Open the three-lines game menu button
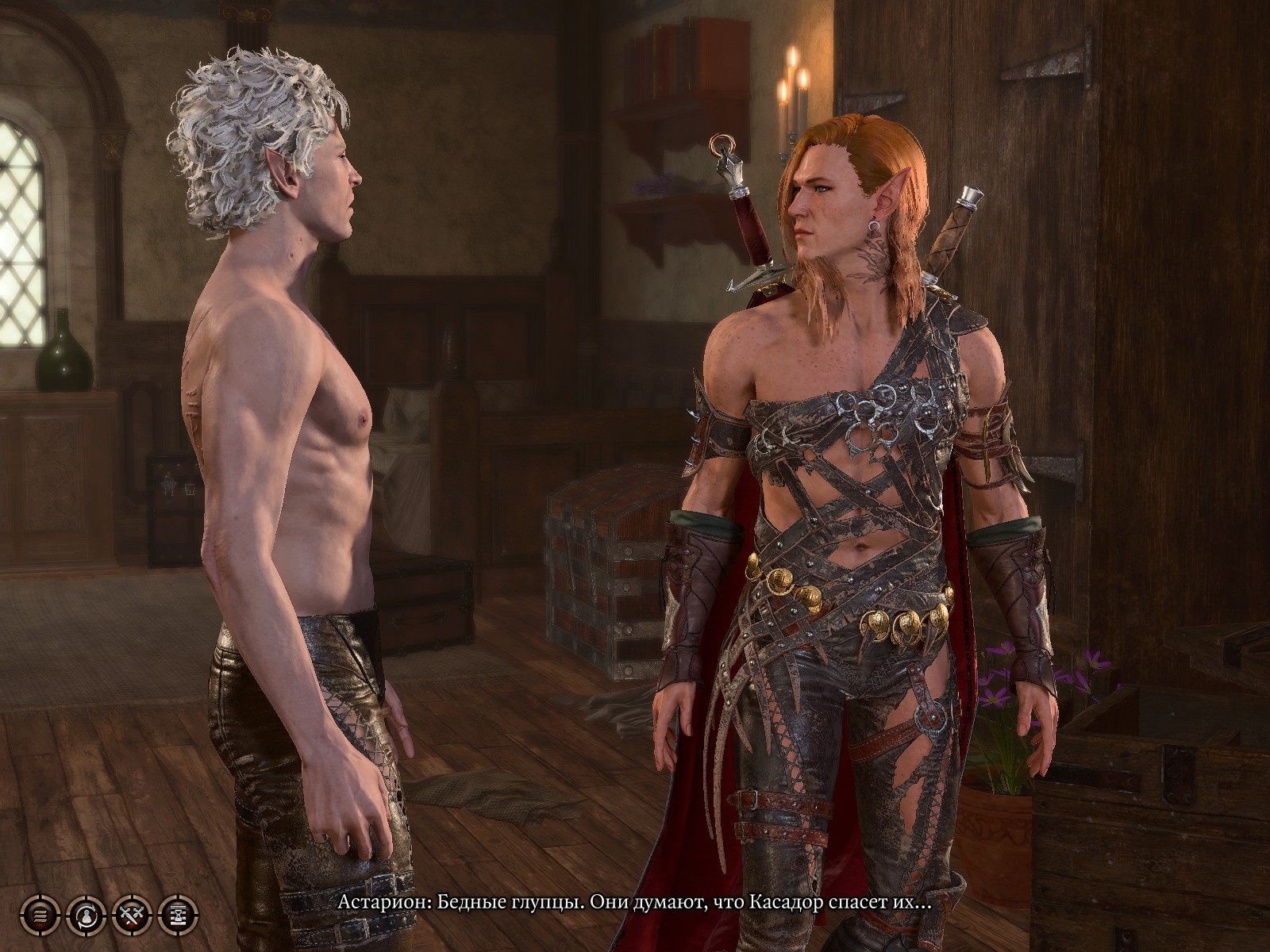The image size is (1270, 952). point(40,916)
